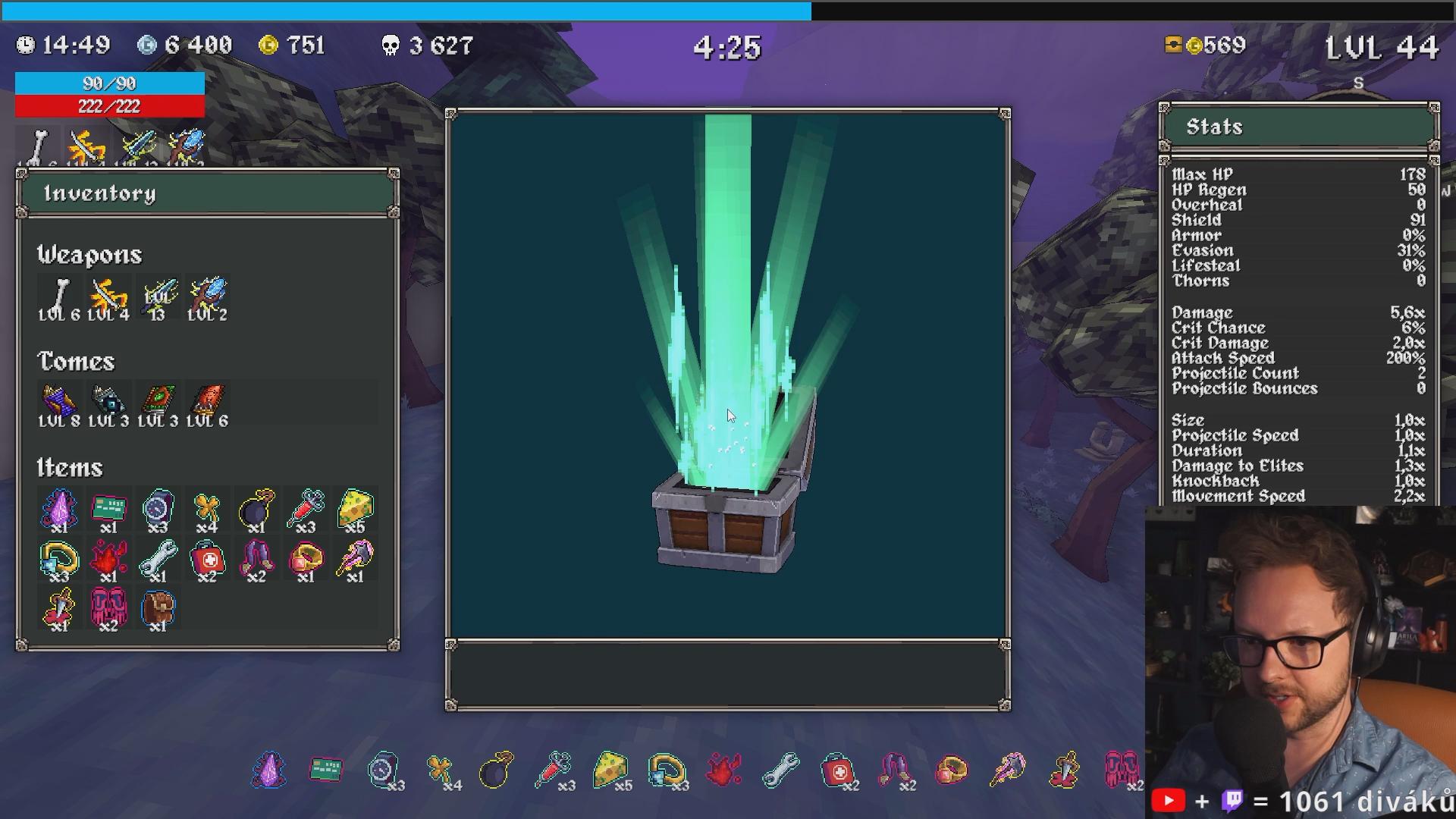Select the red level 6 tome
The height and width of the screenshot is (819, 1456).
207,403
